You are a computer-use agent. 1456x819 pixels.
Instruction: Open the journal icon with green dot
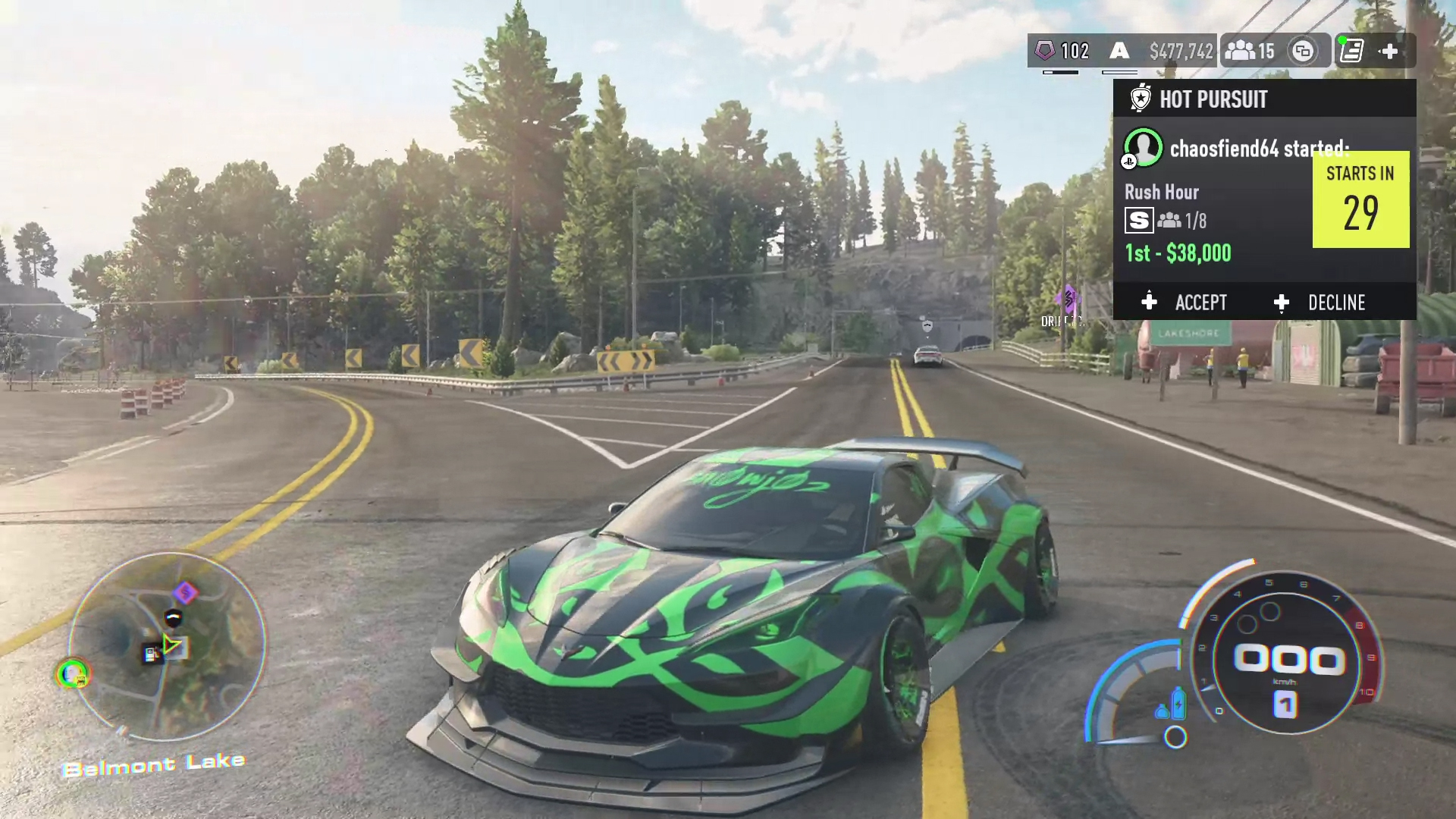point(1351,51)
